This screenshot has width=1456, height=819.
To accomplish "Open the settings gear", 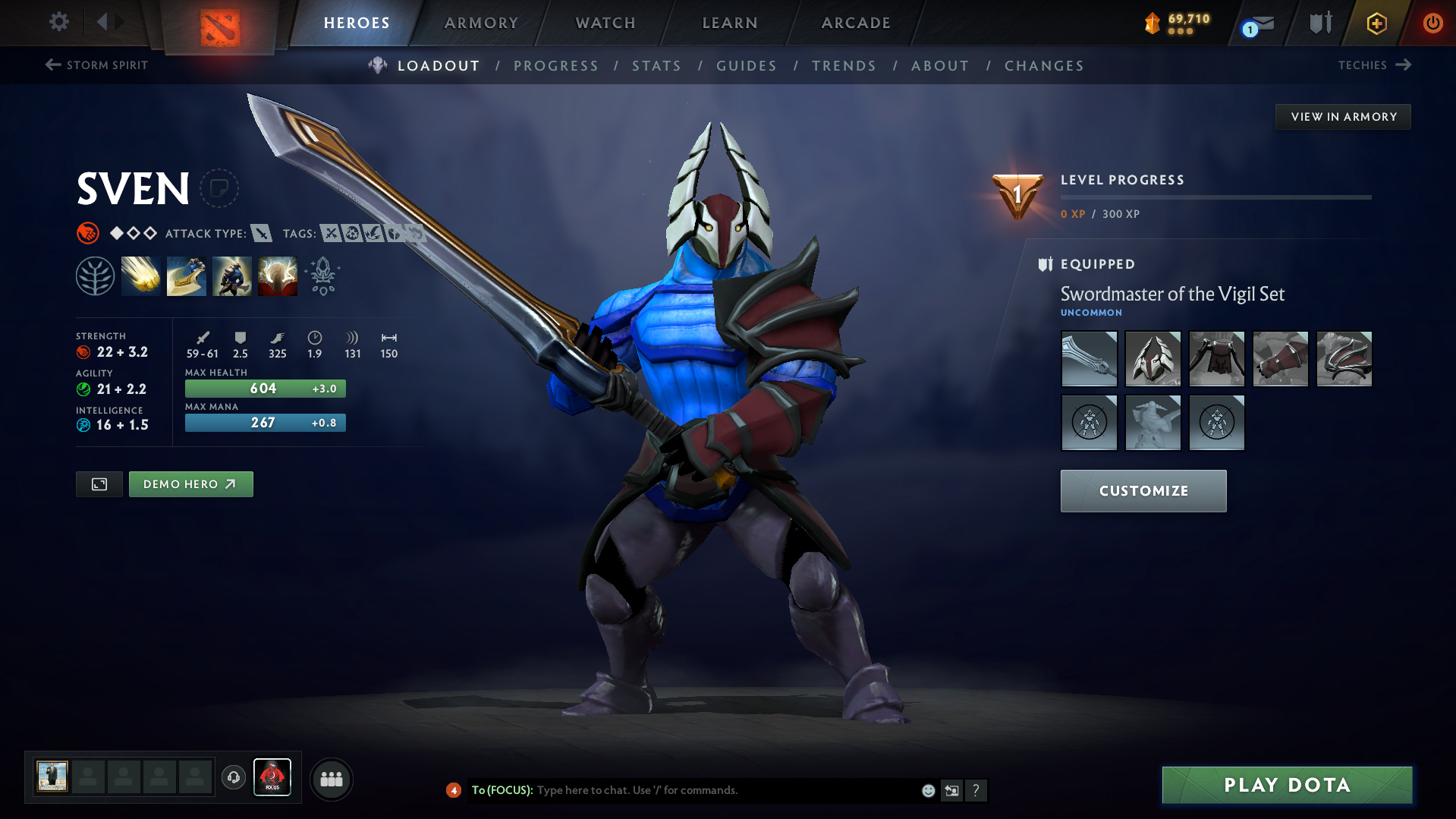I will pyautogui.click(x=58, y=22).
